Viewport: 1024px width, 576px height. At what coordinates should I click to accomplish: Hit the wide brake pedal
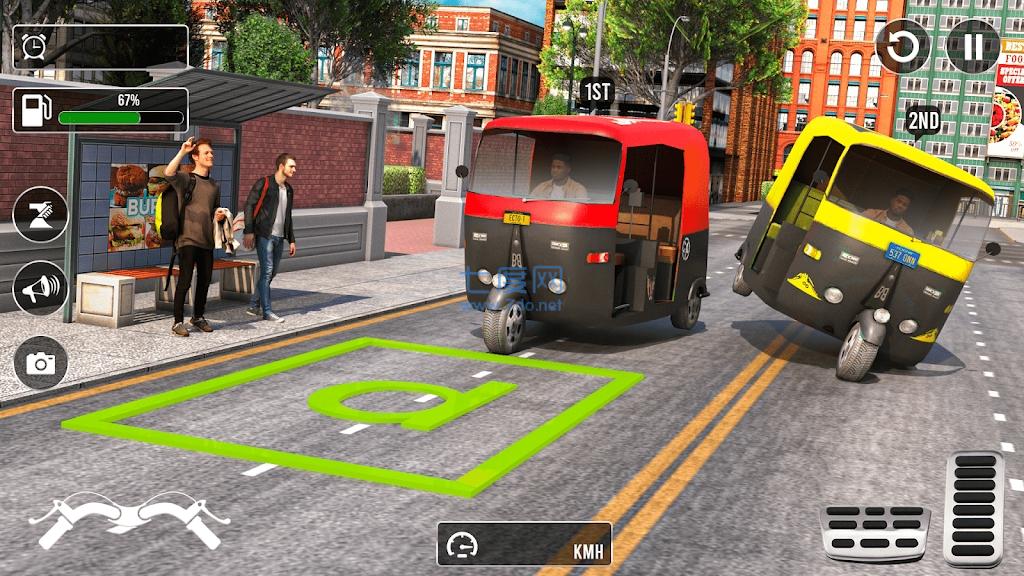coord(875,531)
